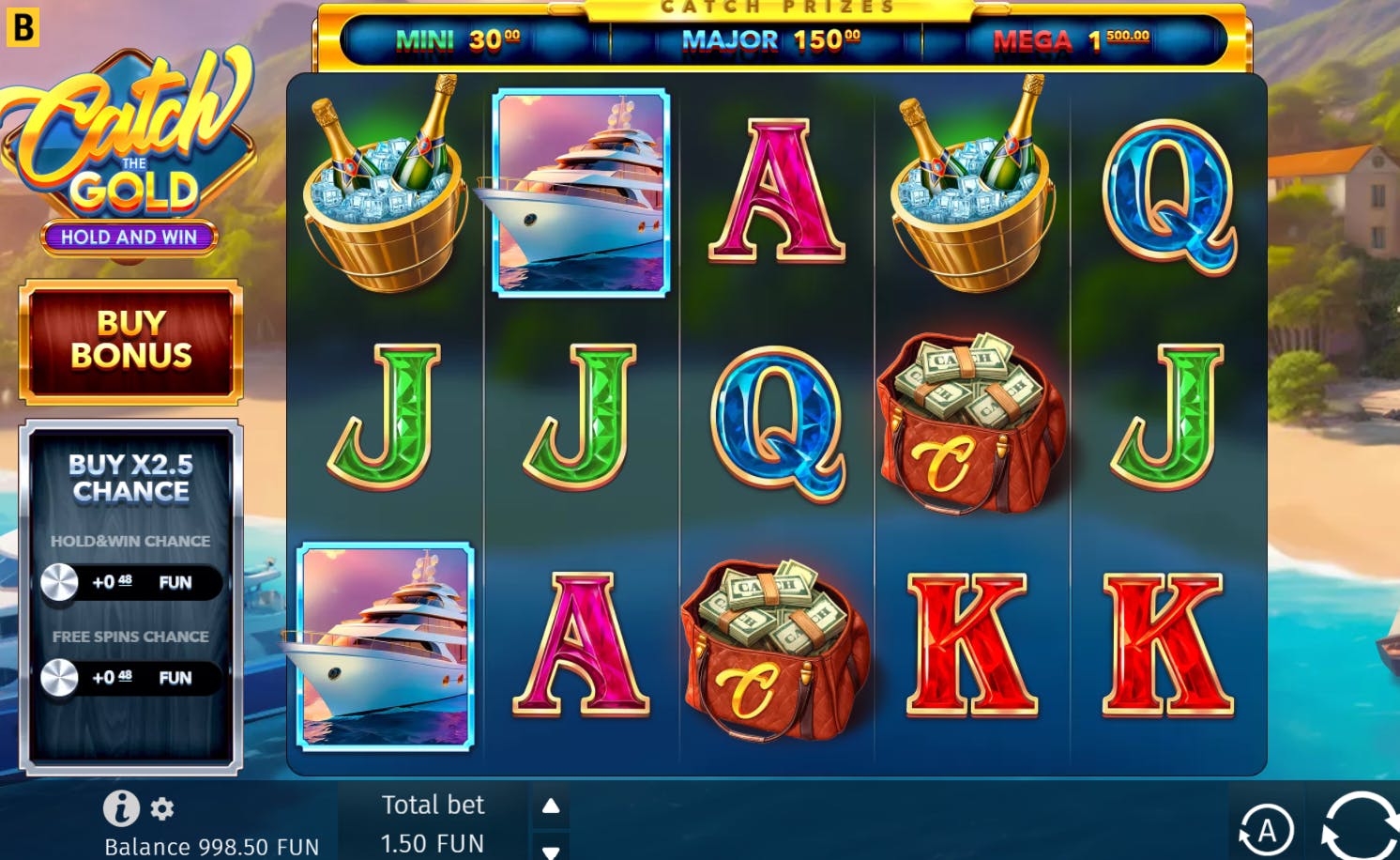This screenshot has width=1400, height=860.
Task: Activate the autoplay button
Action: coord(1266,830)
